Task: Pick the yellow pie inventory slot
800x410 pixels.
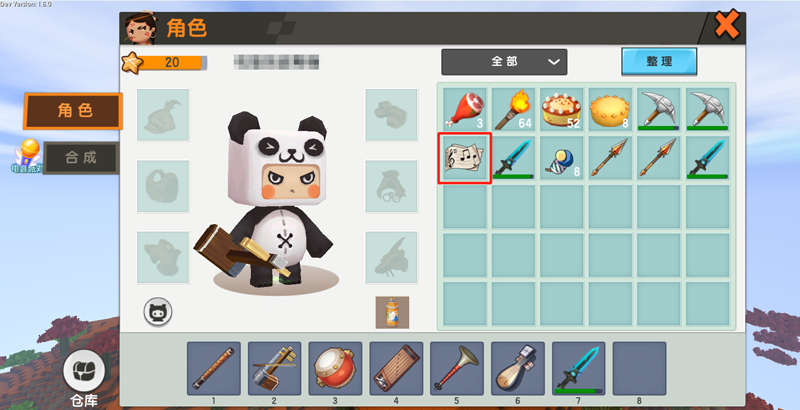Action: pyautogui.click(x=612, y=109)
